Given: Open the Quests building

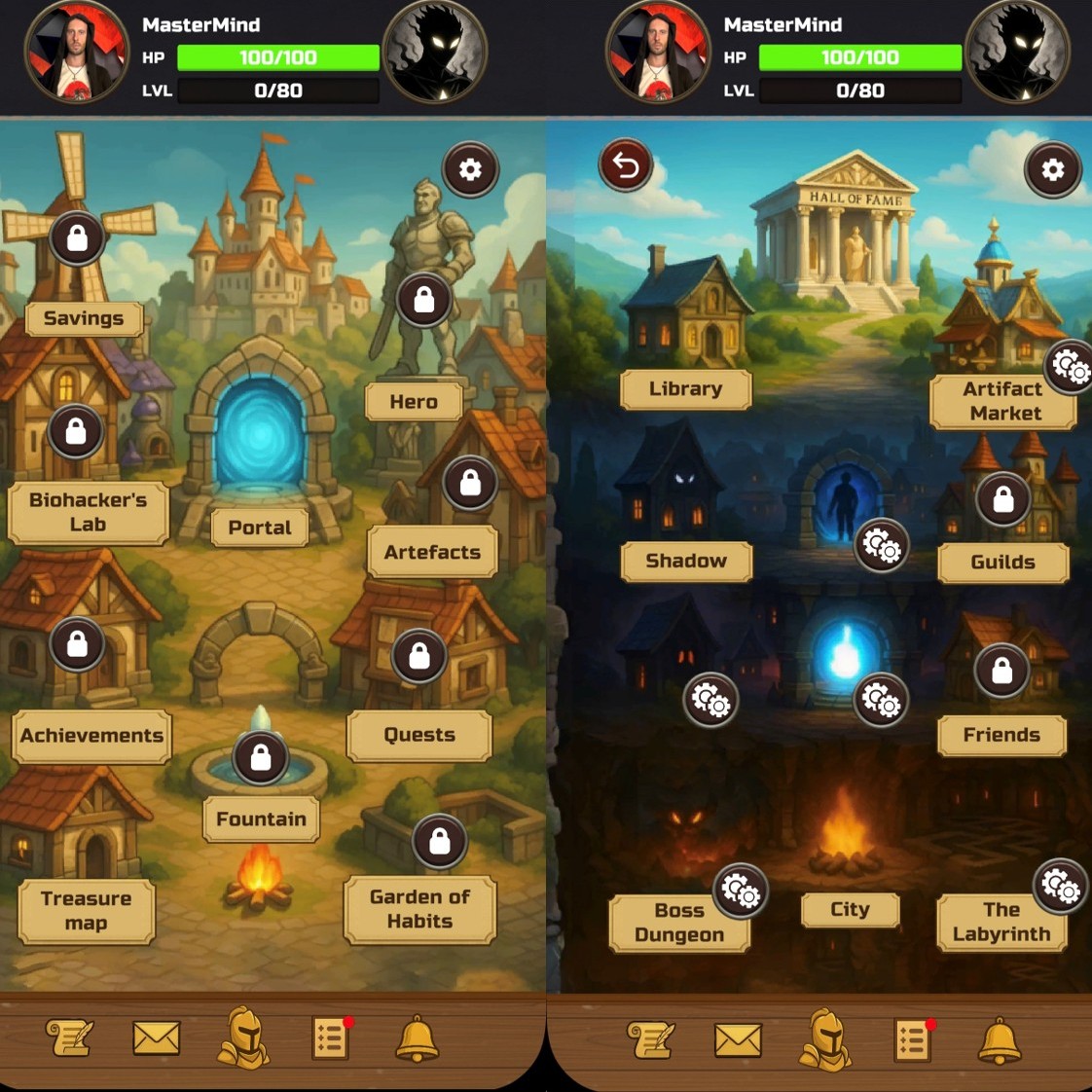Looking at the screenshot, I should (419, 735).
